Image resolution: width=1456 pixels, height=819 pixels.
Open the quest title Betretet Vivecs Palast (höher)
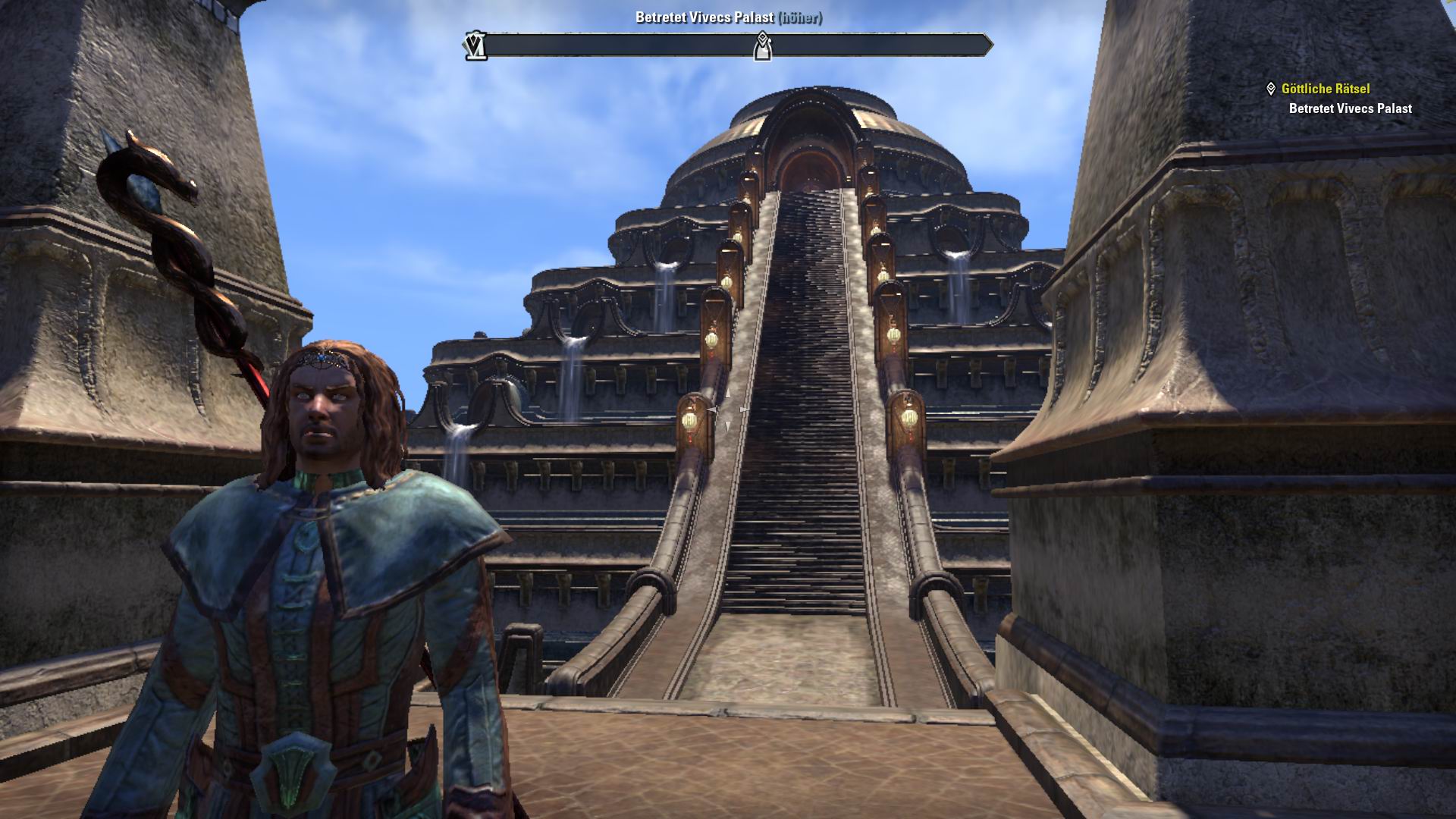[x=728, y=17]
